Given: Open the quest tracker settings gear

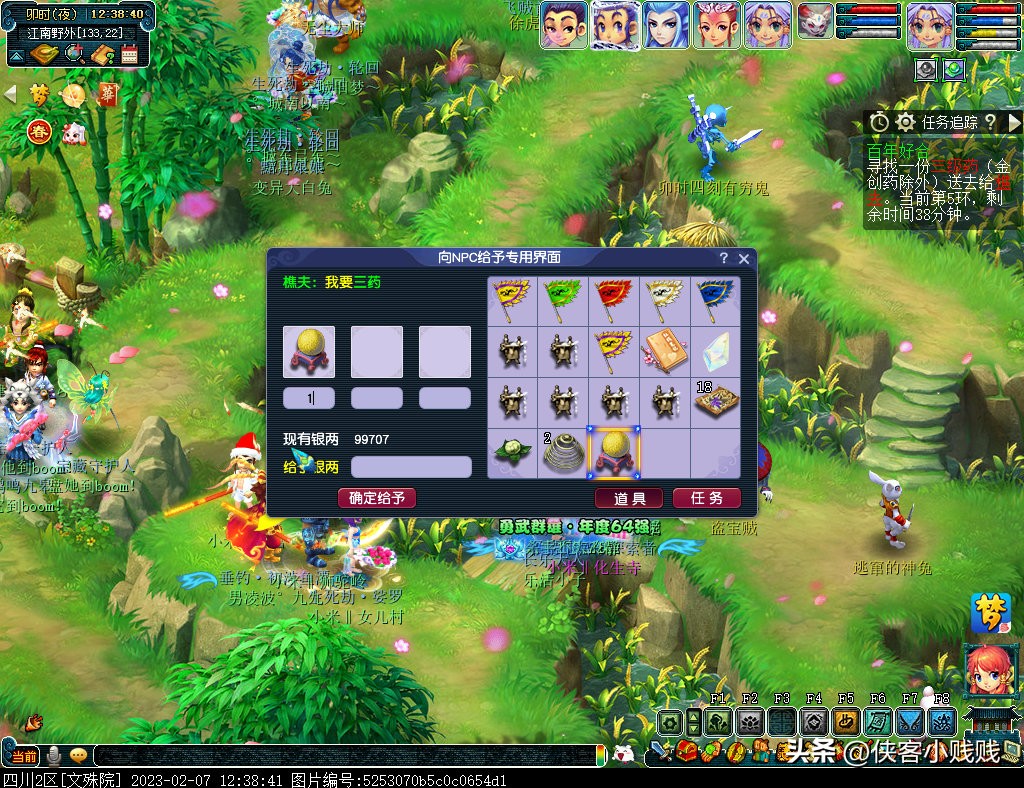Looking at the screenshot, I should click(x=906, y=122).
